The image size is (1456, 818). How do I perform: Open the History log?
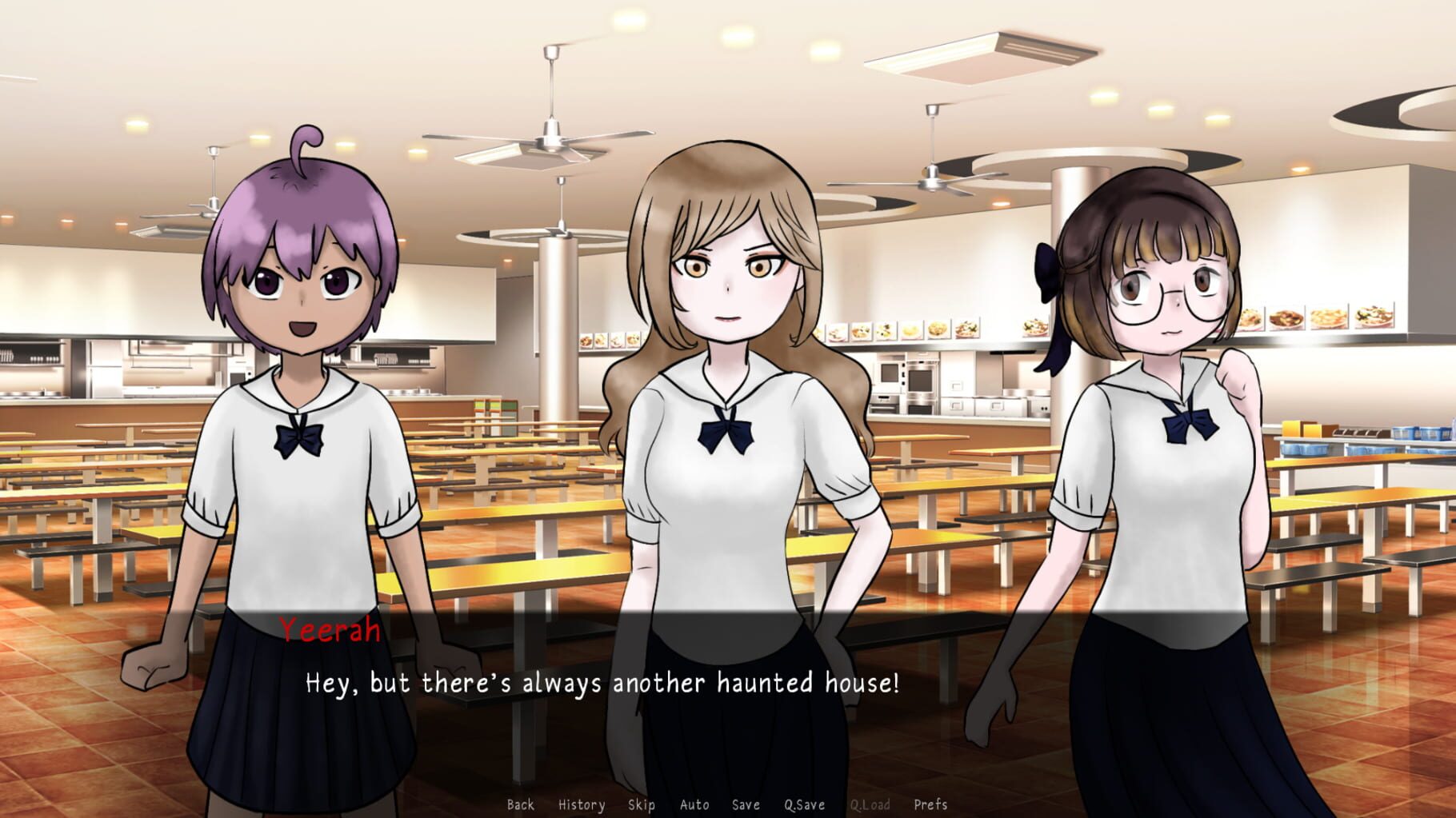click(x=582, y=805)
